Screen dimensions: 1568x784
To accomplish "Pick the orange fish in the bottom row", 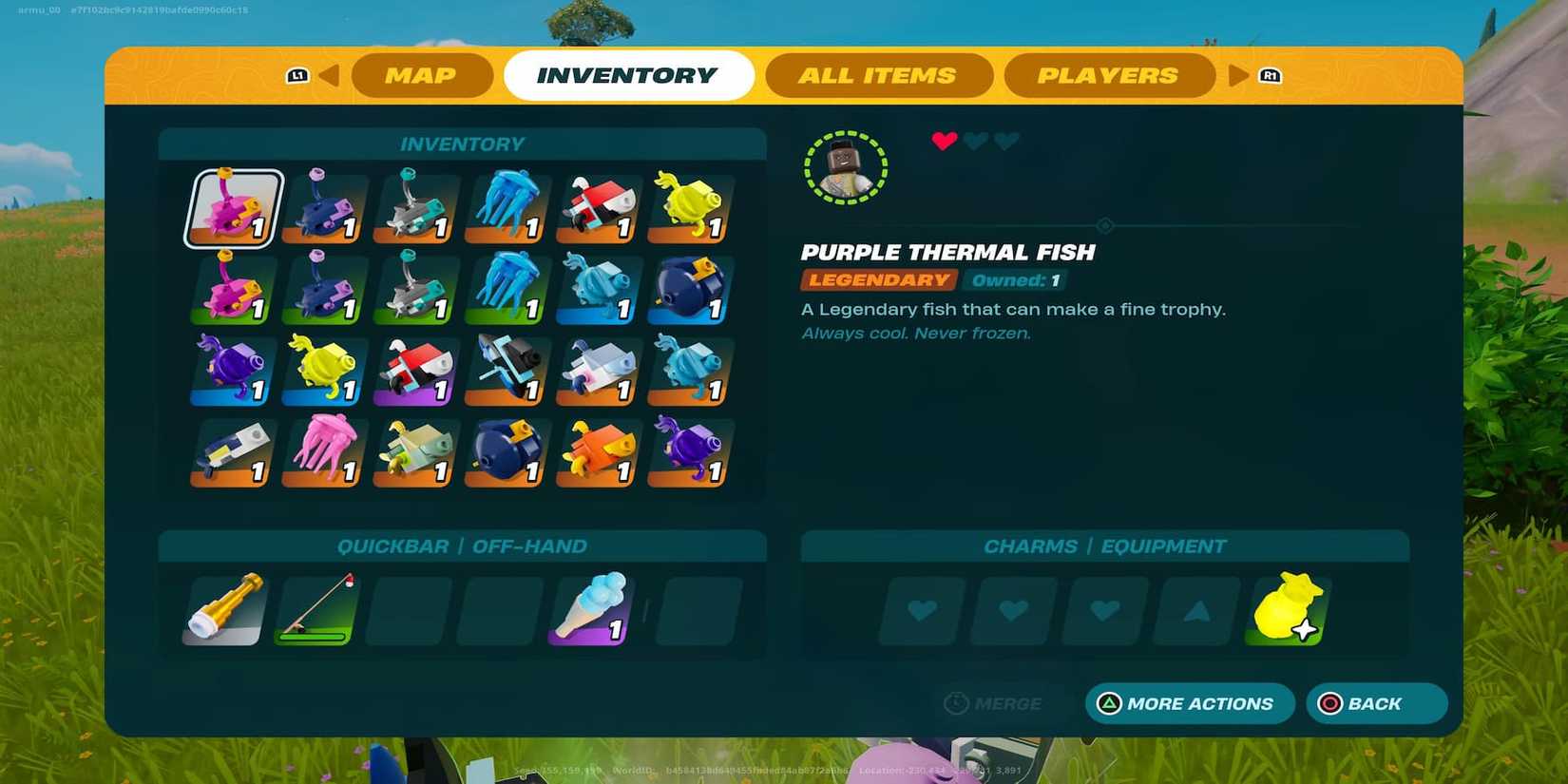I will tap(597, 454).
